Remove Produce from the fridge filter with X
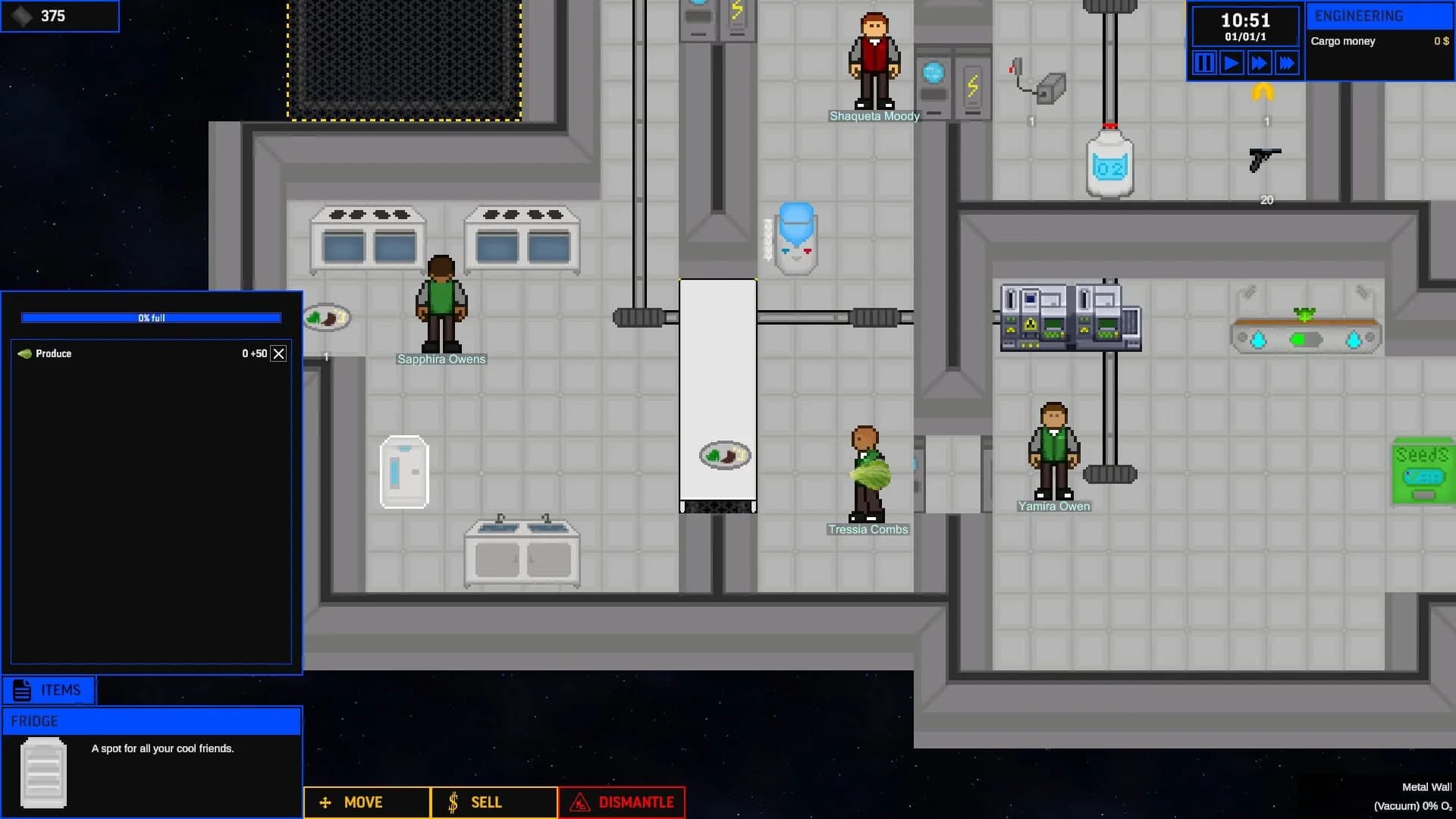The width and height of the screenshot is (1456, 819). pos(278,353)
